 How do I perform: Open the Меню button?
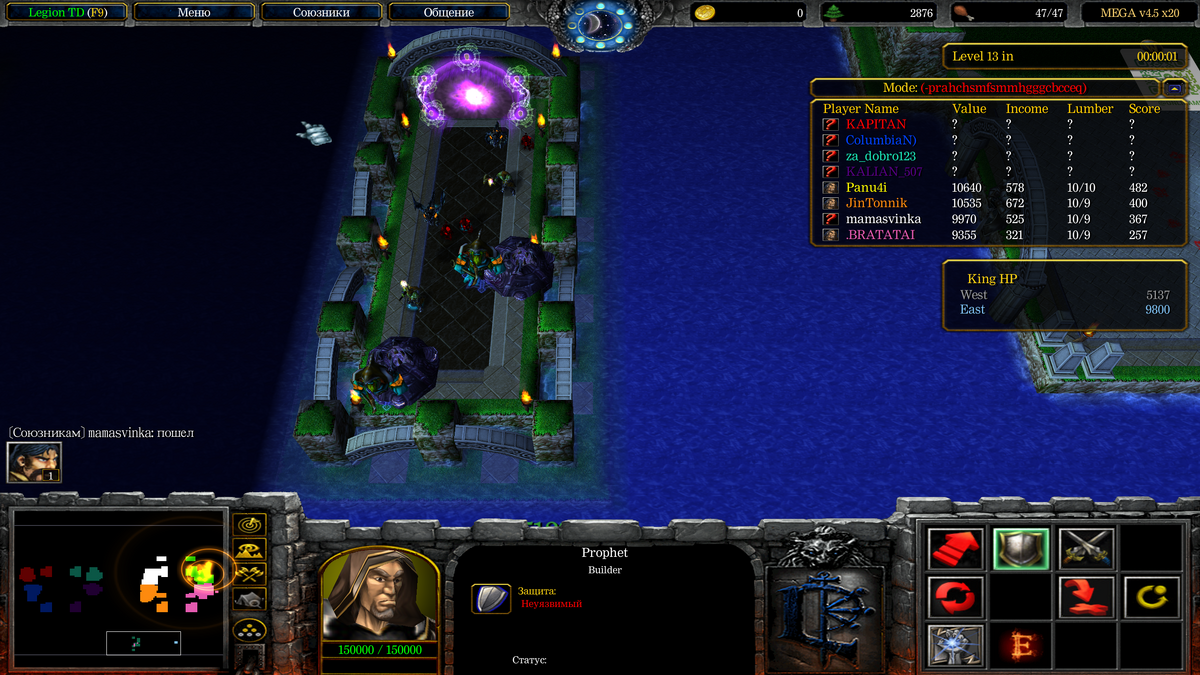pyautogui.click(x=193, y=13)
